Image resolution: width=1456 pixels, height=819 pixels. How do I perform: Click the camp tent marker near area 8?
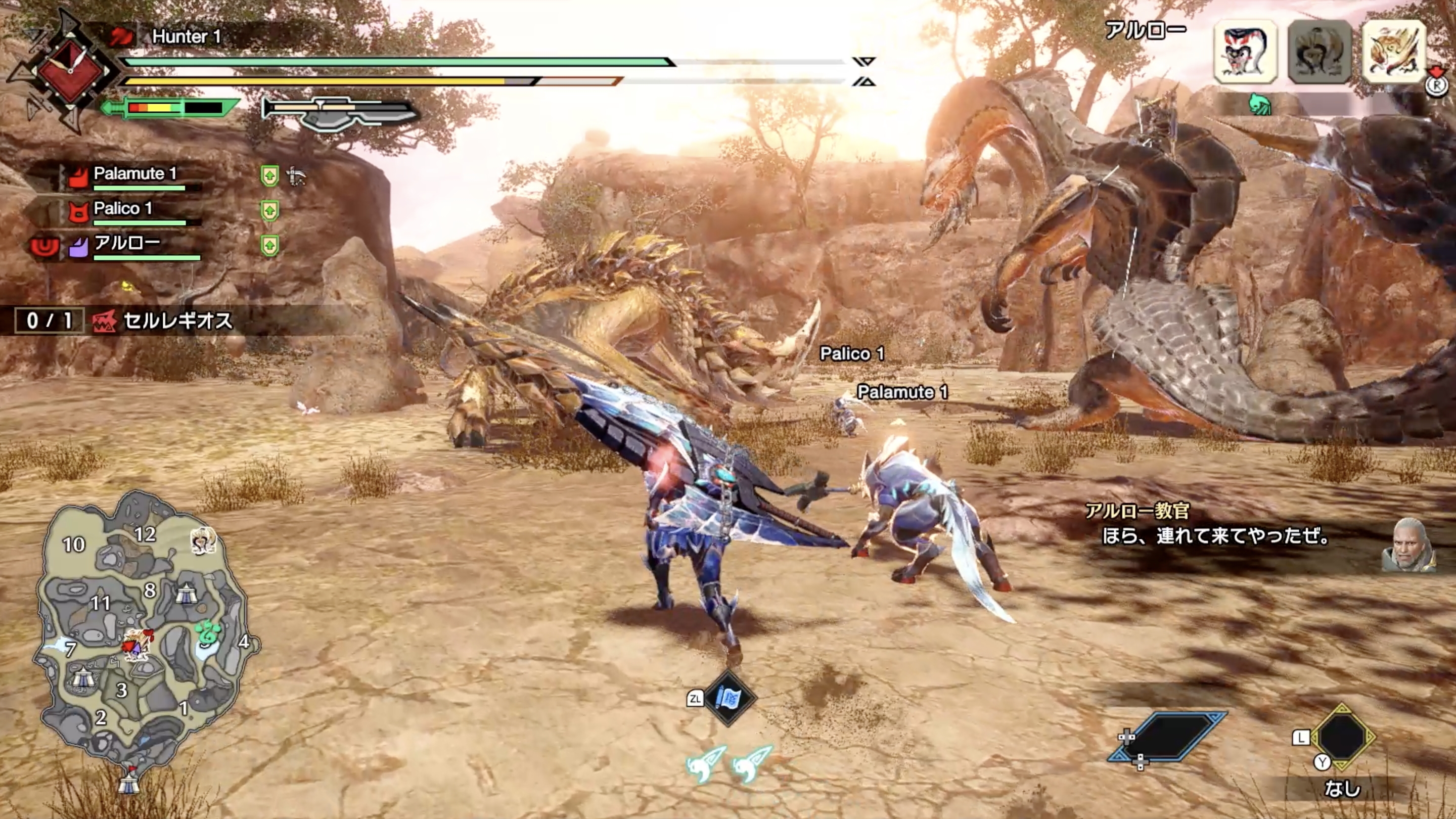(x=186, y=594)
